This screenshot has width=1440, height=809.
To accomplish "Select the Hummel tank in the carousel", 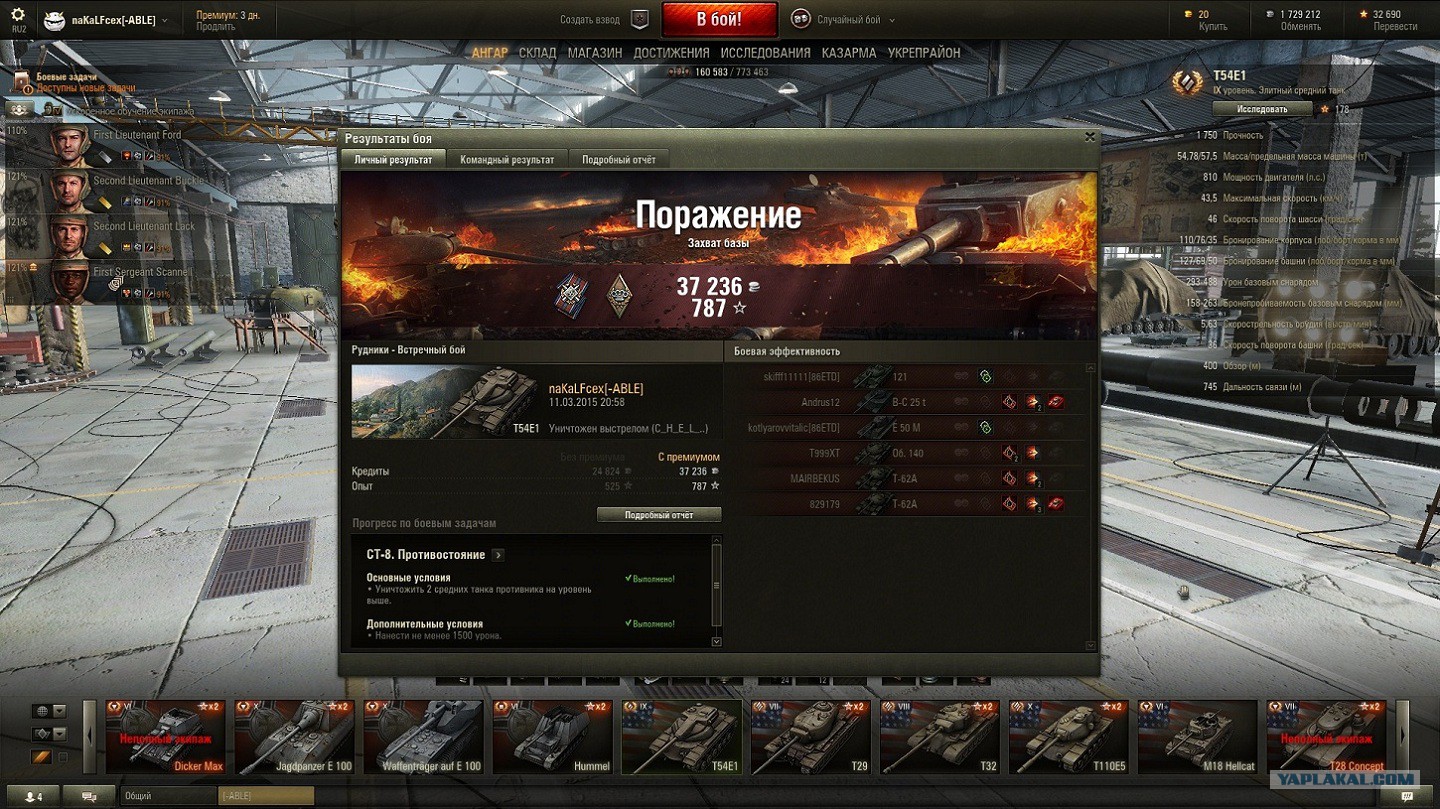I will tap(552, 737).
